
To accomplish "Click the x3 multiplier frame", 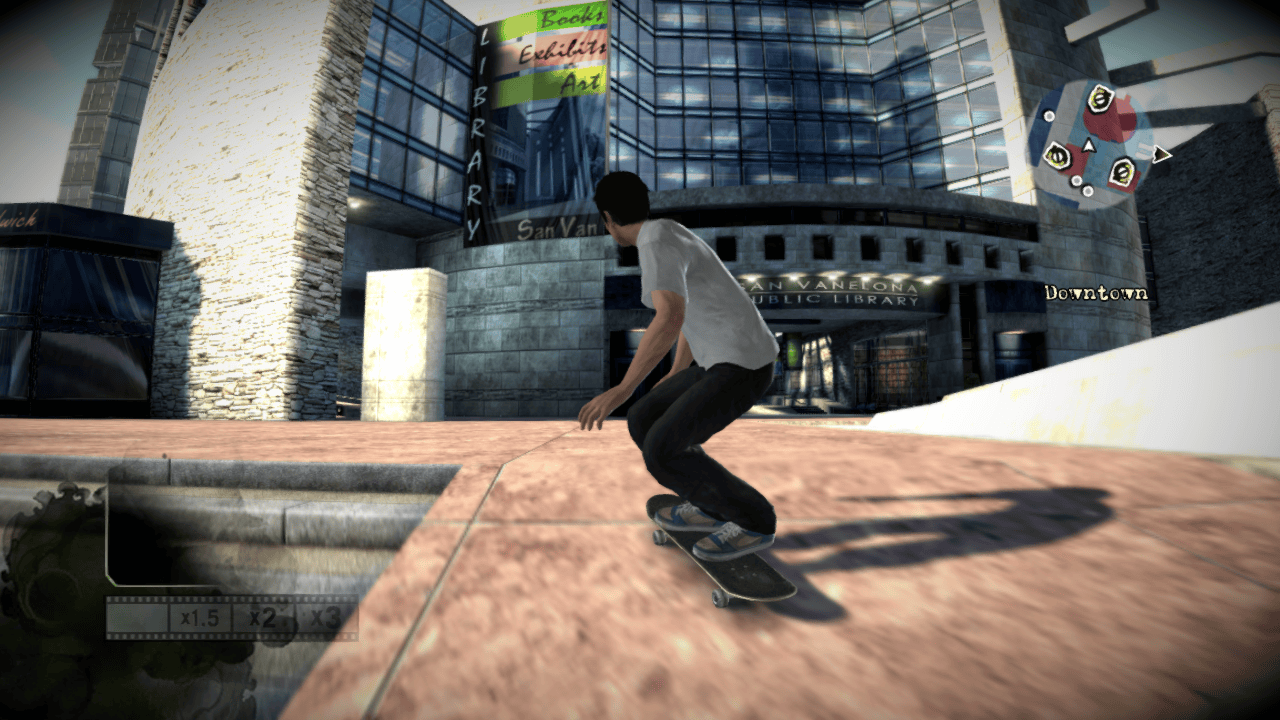I will pyautogui.click(x=325, y=618).
